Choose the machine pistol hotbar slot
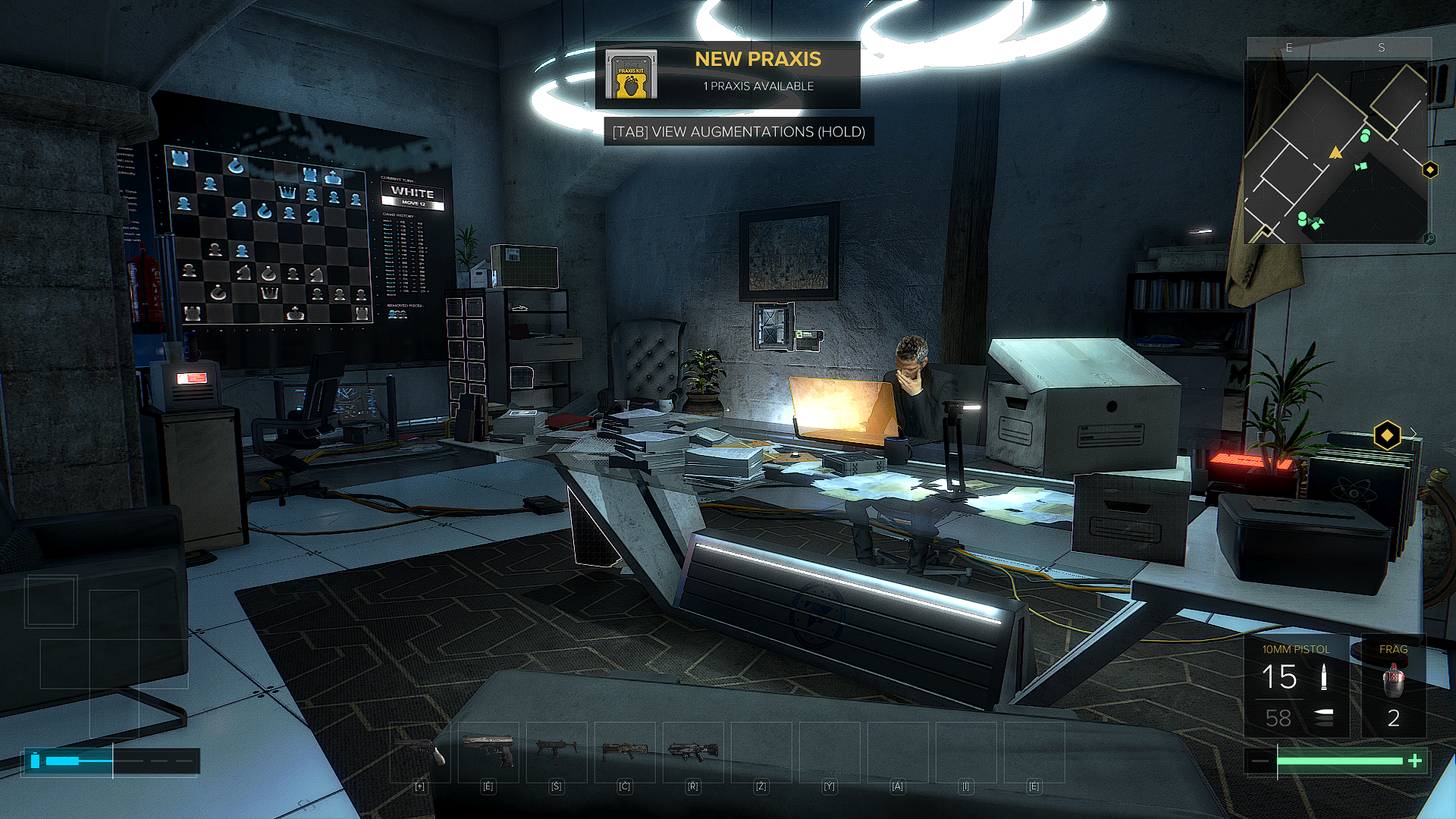The height and width of the screenshot is (819, 1456). pyautogui.click(x=556, y=752)
